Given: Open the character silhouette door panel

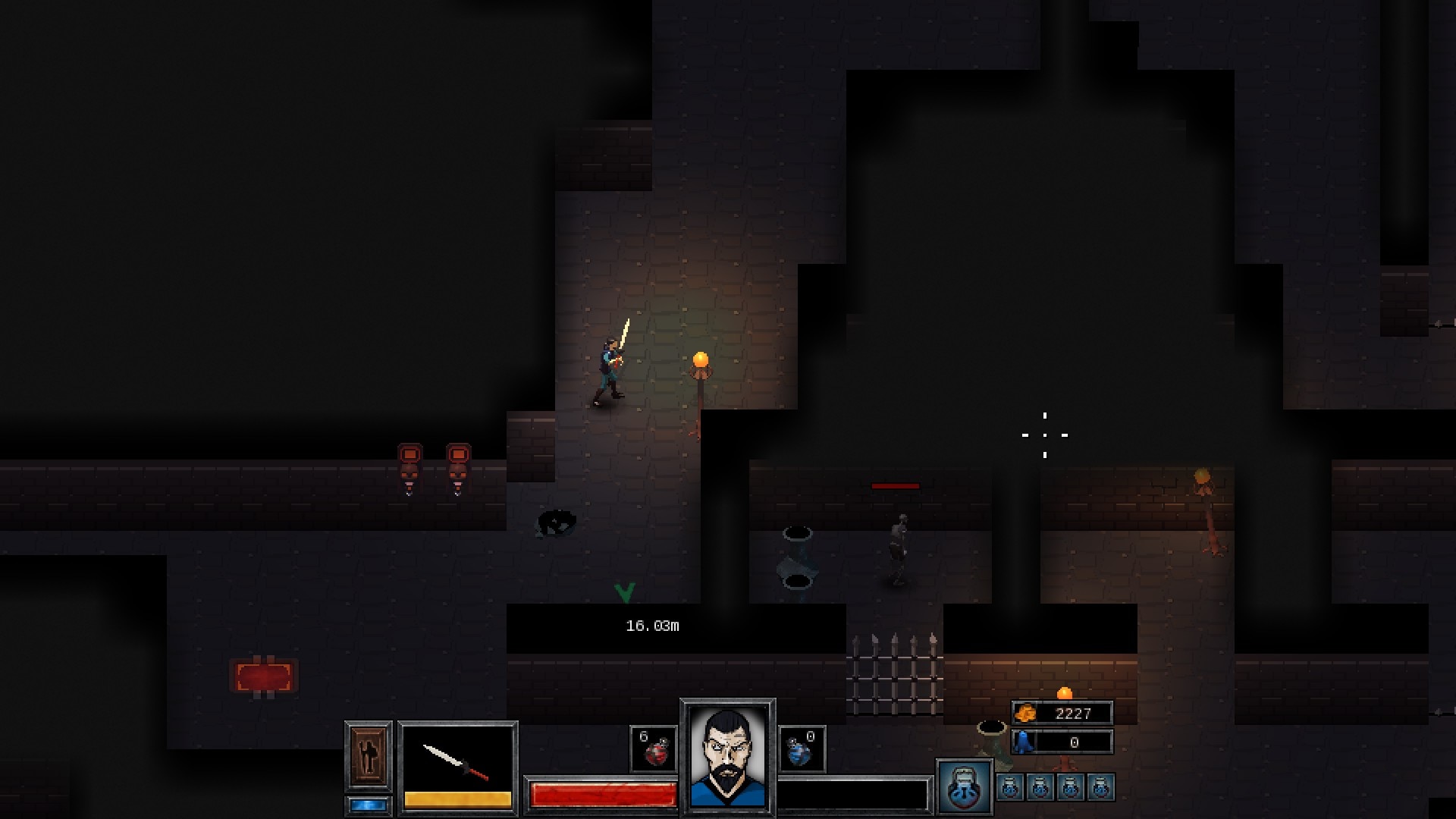Looking at the screenshot, I should point(369,756).
